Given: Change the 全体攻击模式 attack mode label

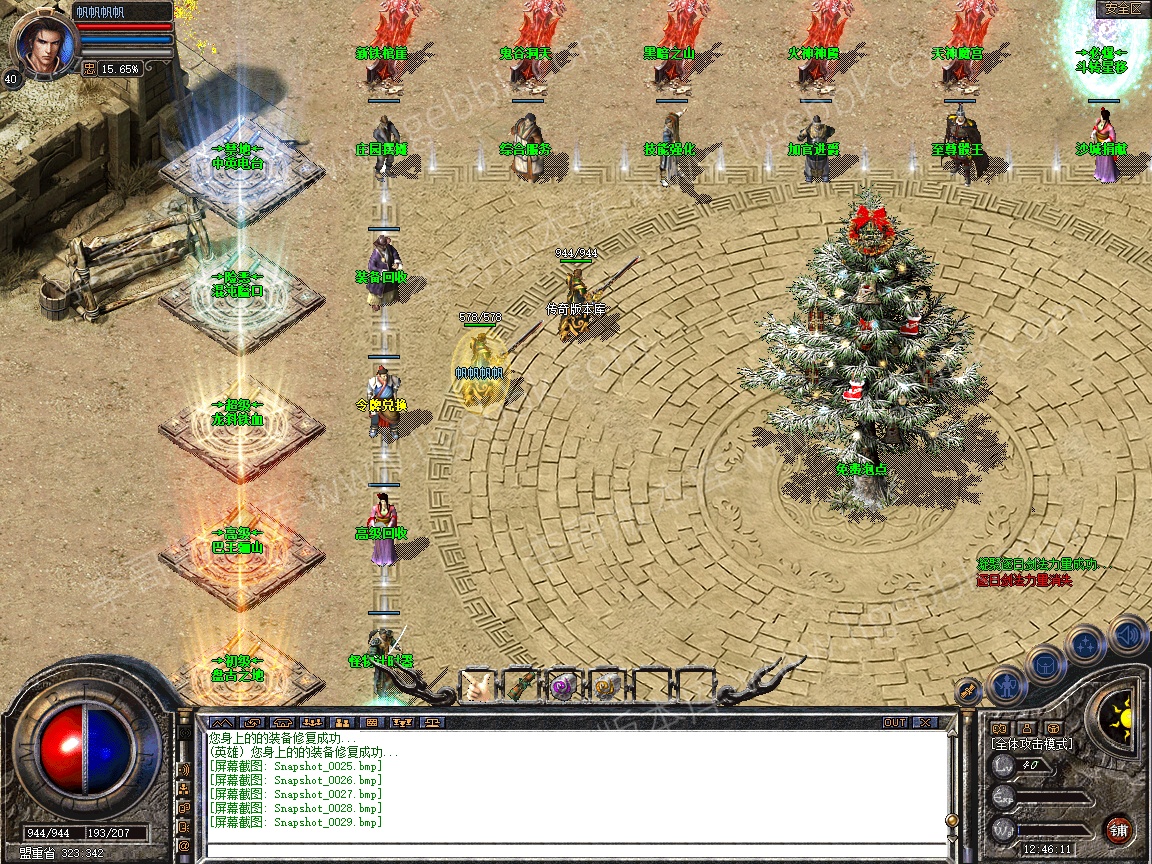Looking at the screenshot, I should (1031, 744).
